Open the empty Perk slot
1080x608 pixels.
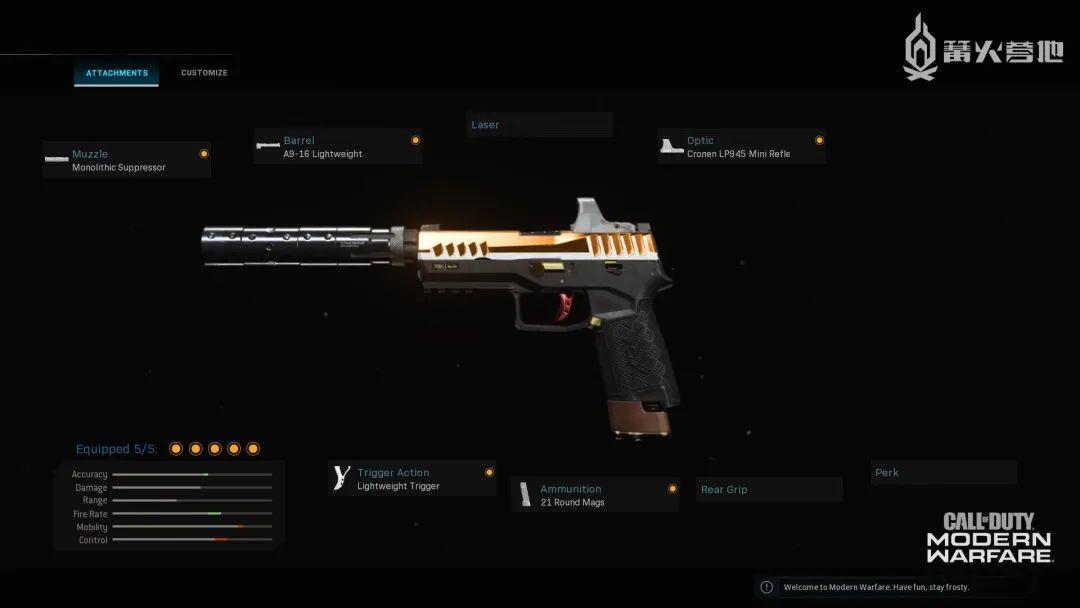pyautogui.click(x=943, y=472)
